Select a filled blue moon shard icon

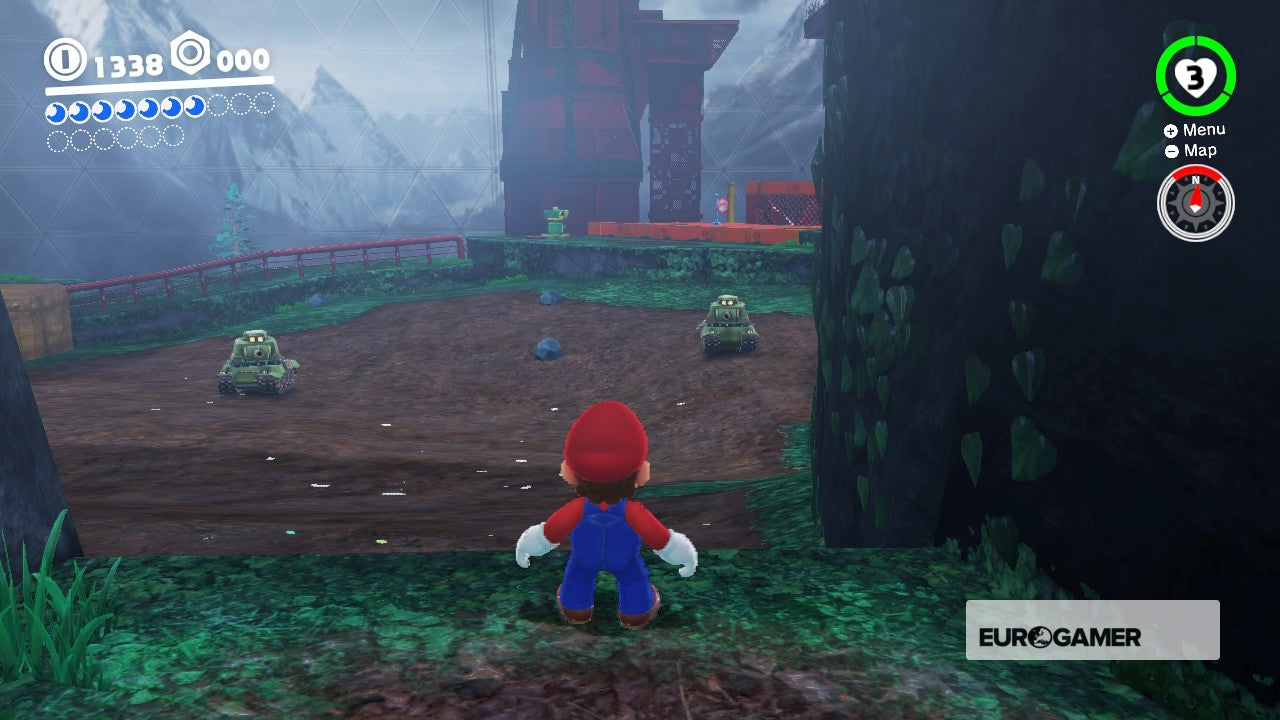55,112
